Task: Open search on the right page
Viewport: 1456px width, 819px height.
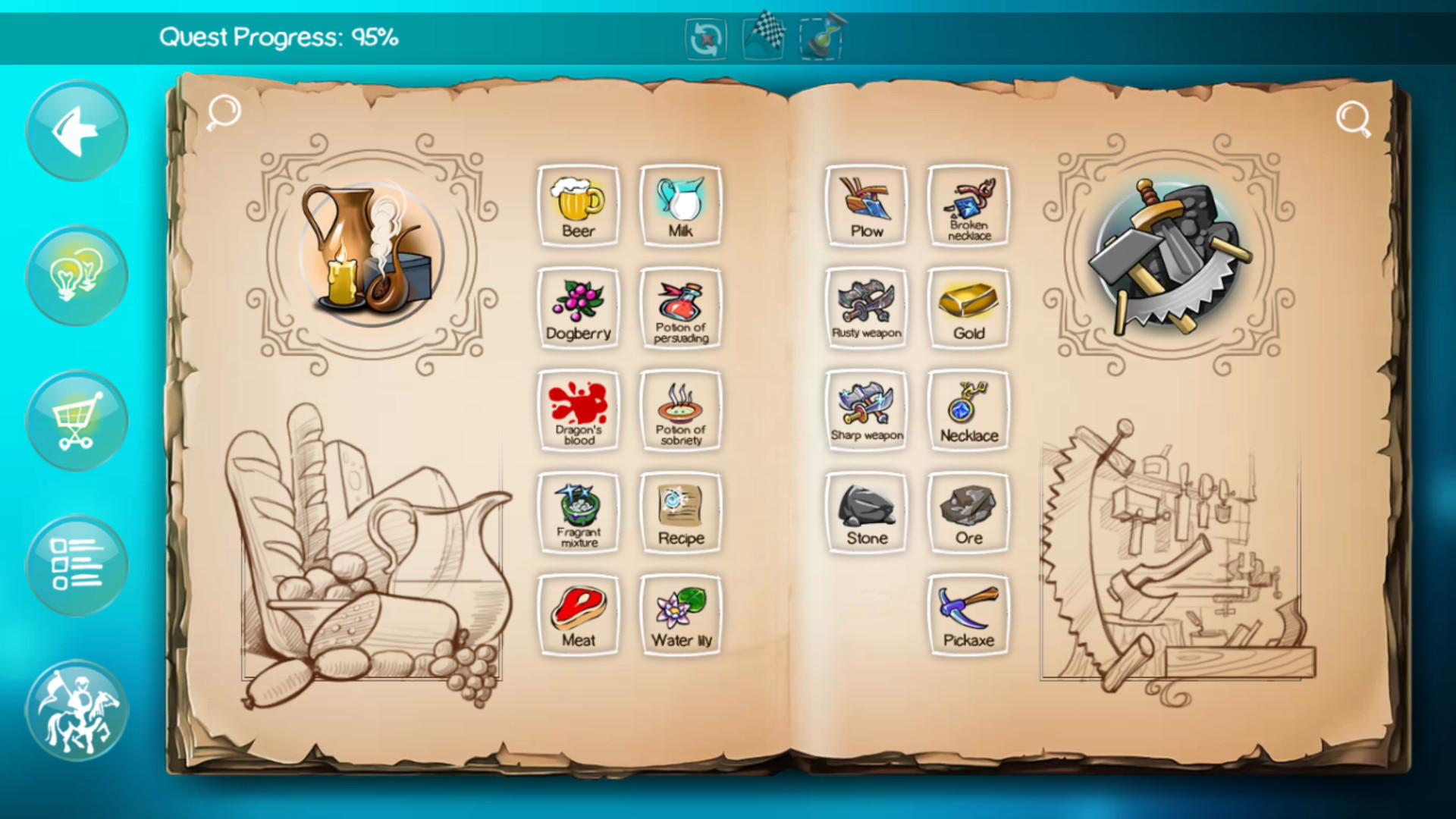Action: pyautogui.click(x=1354, y=120)
